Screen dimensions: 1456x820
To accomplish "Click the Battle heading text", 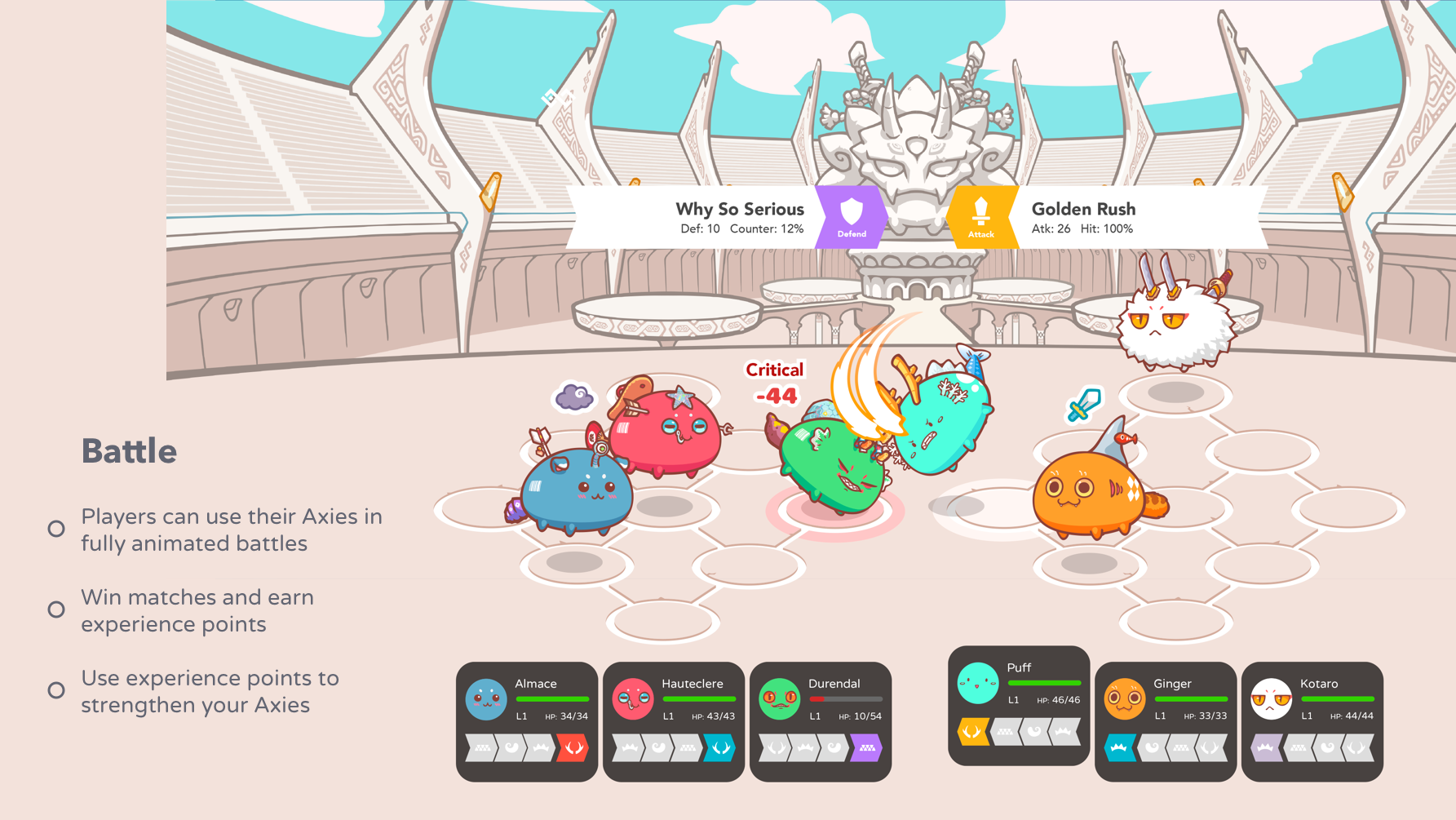I will click(x=129, y=450).
